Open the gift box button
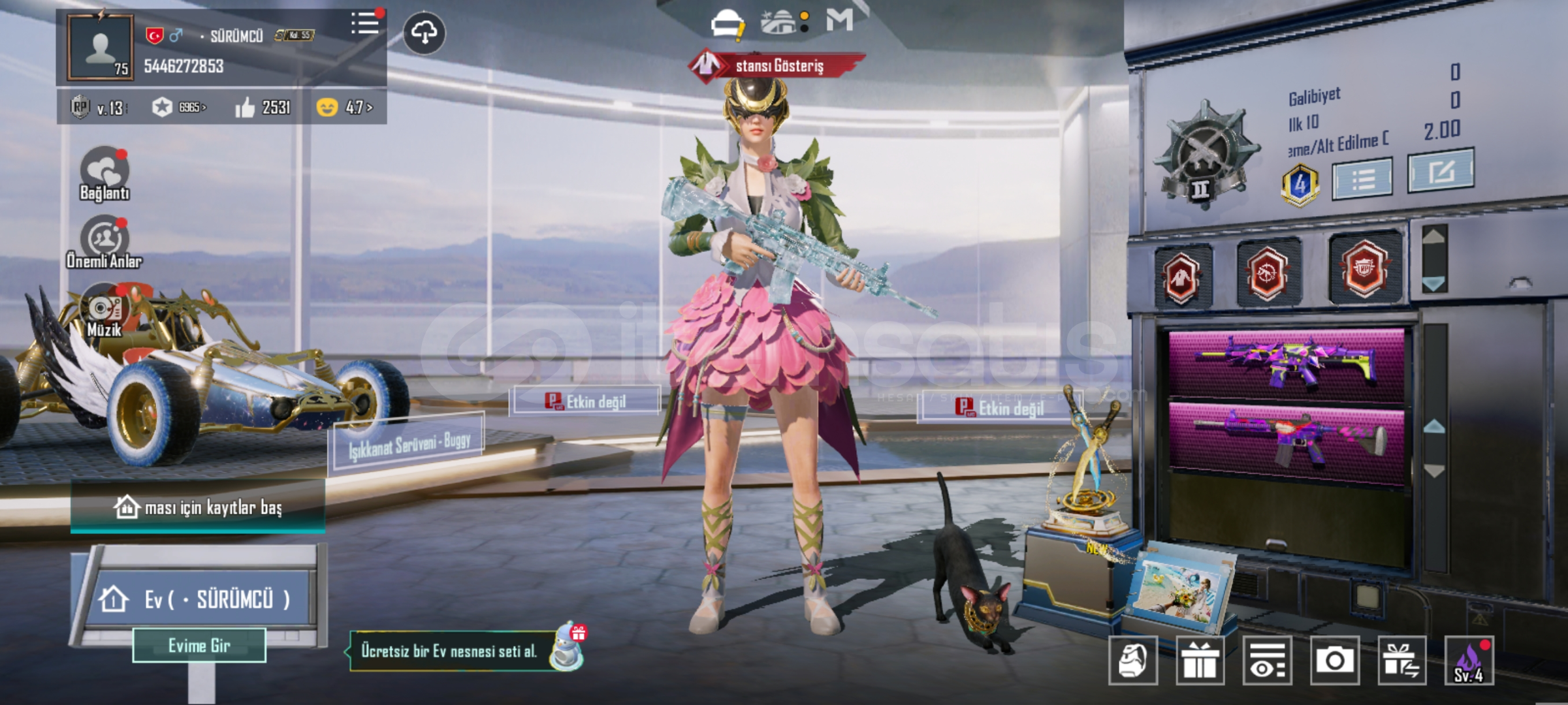 [x=1200, y=661]
